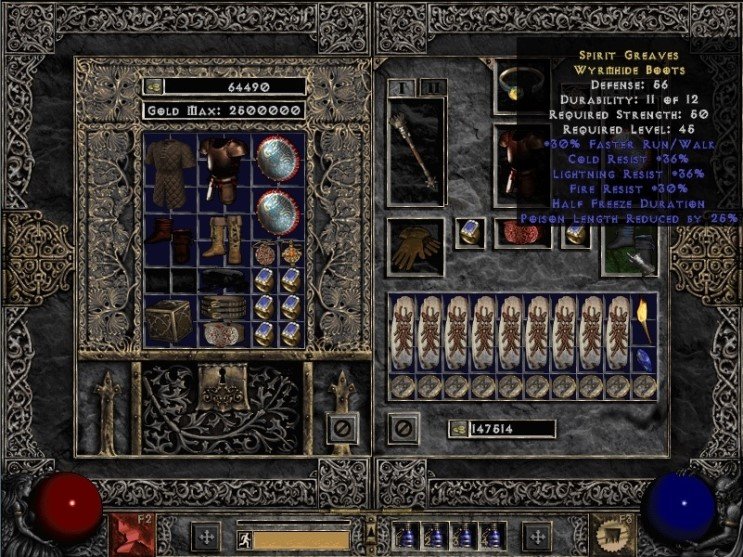
Task: Open the right skill selector
Action: 611,532
